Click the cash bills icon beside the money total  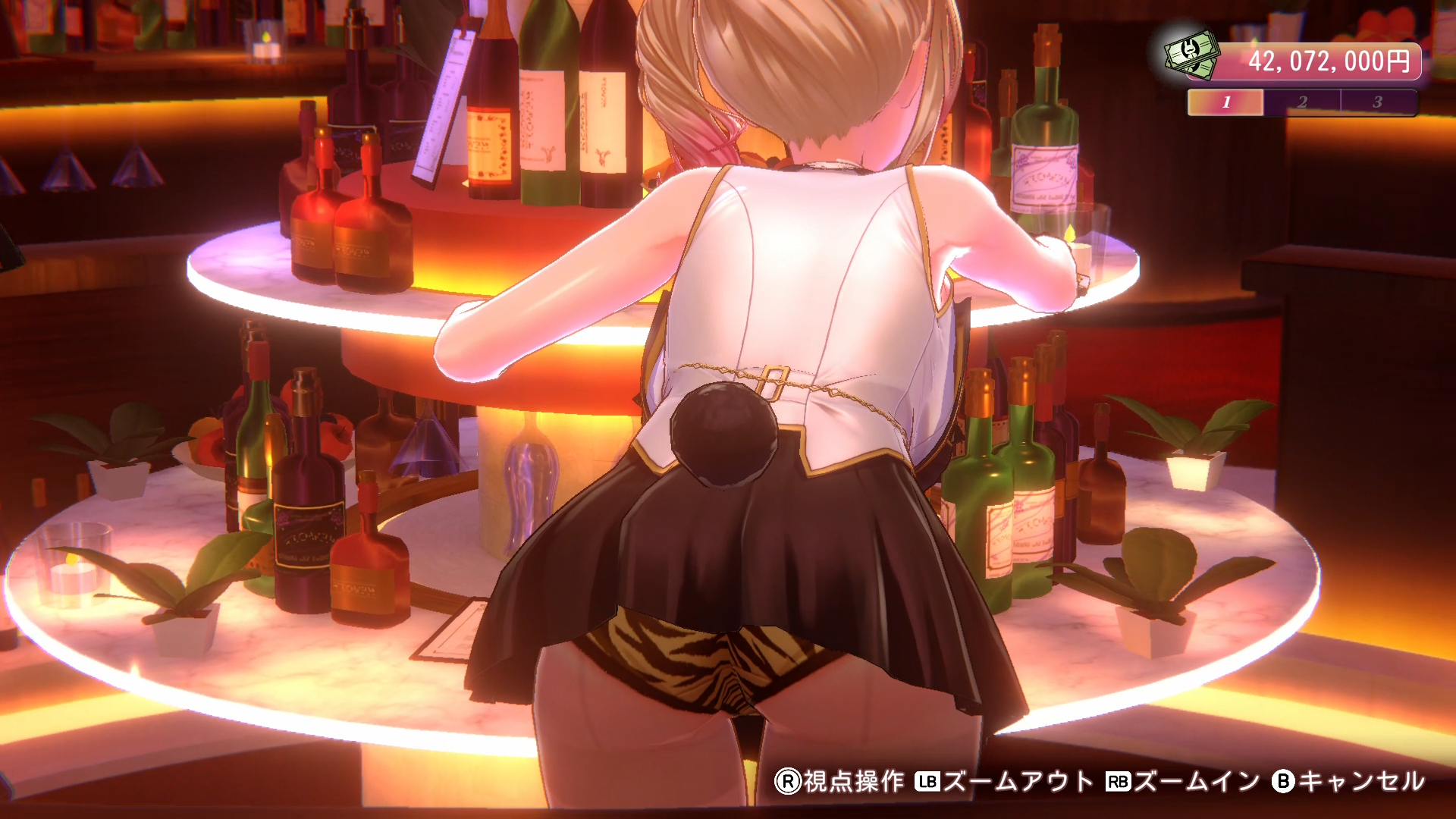(1192, 55)
